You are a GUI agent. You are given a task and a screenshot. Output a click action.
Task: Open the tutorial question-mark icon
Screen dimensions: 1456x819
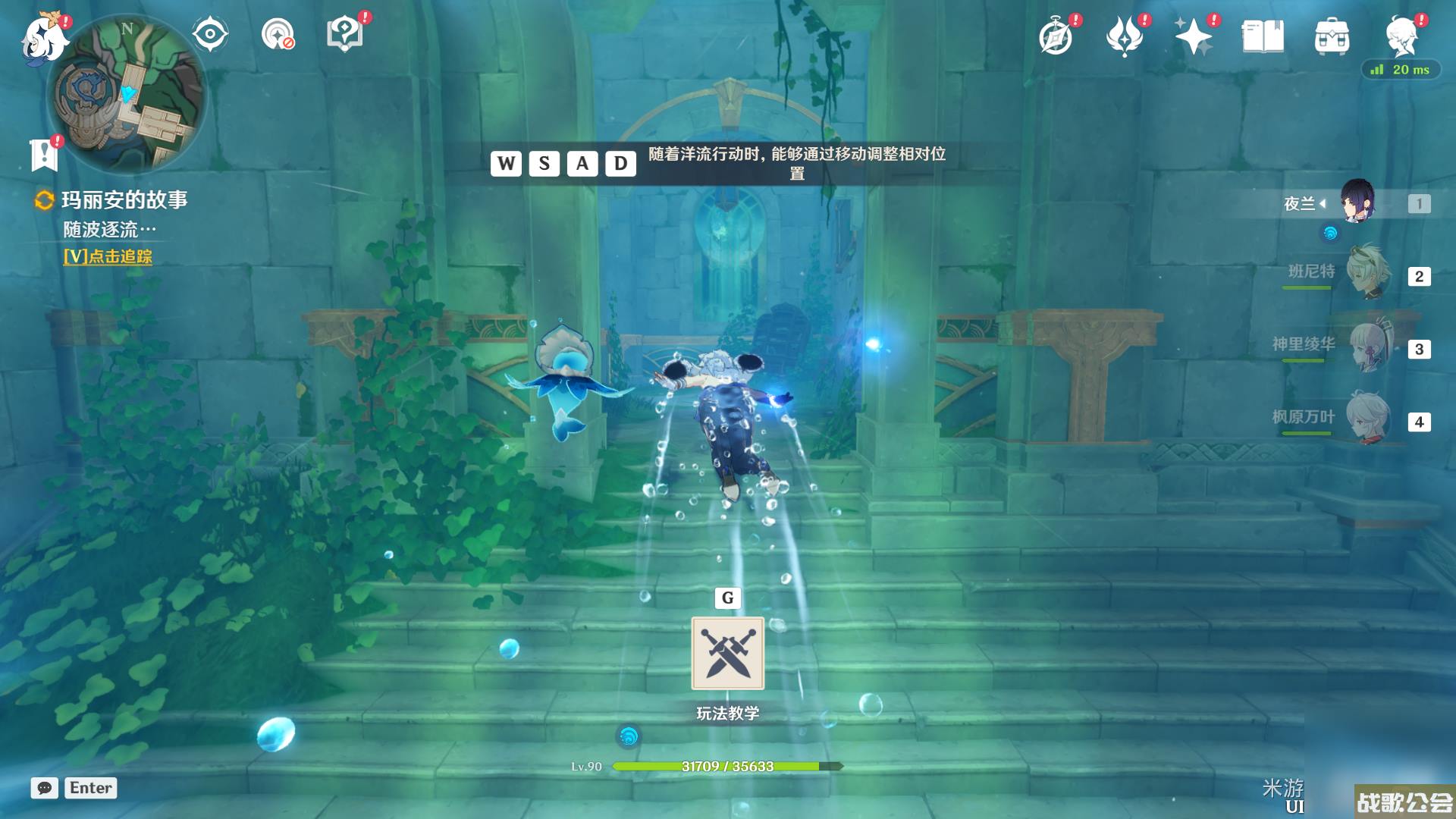[345, 34]
